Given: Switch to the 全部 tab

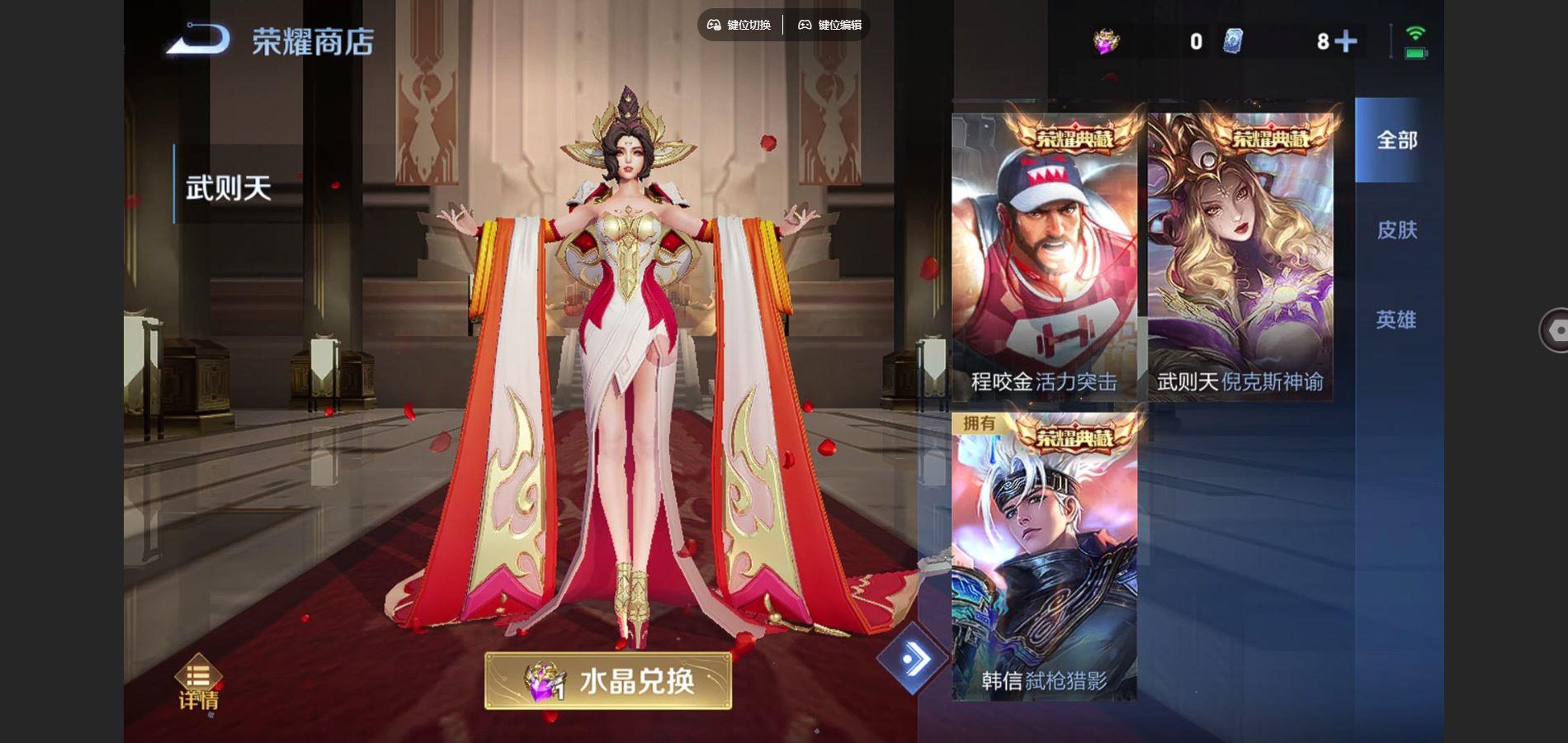Looking at the screenshot, I should click(1396, 140).
